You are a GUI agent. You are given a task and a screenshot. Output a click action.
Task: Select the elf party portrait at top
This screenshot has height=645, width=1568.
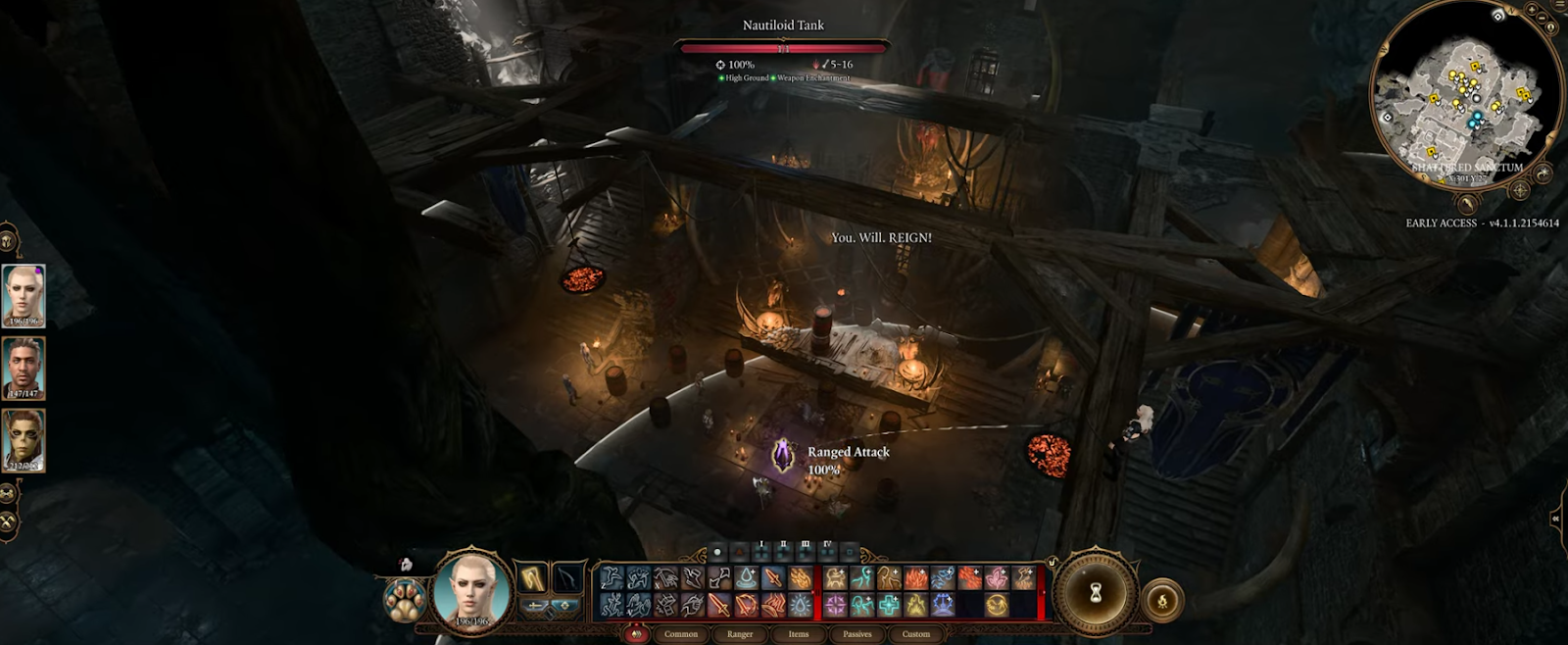pyautogui.click(x=24, y=295)
